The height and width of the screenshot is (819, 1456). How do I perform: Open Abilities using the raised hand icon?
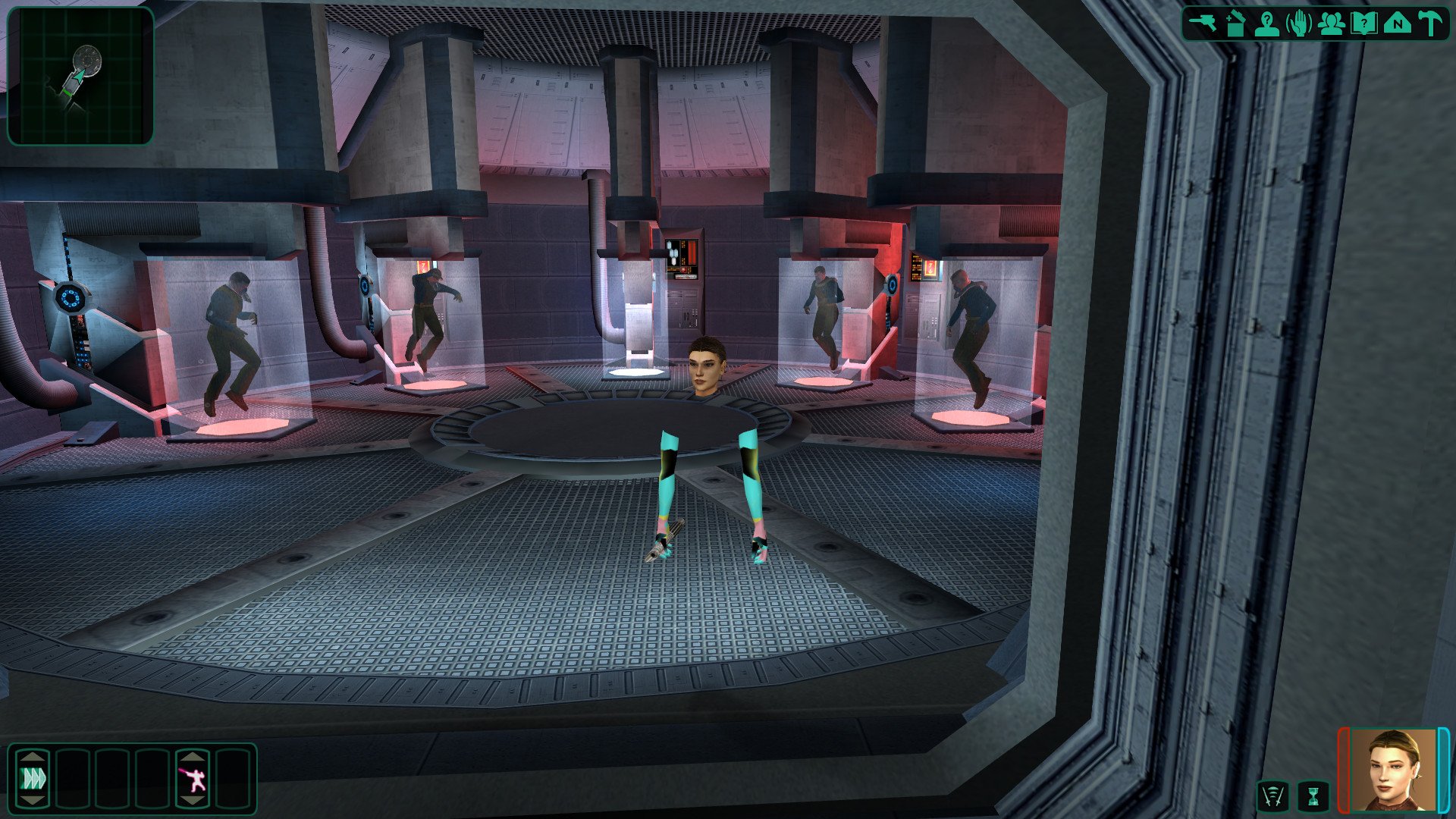[x=1299, y=24]
